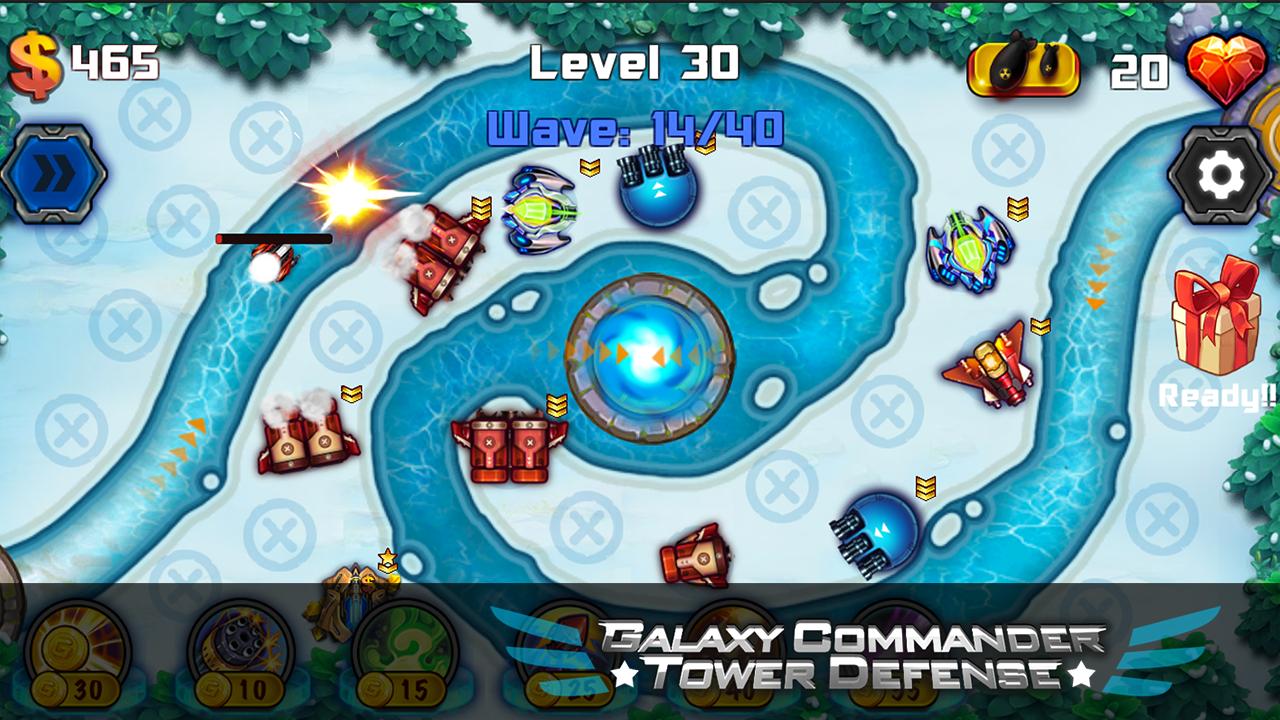Image resolution: width=1280 pixels, height=720 pixels.
Task: Tap the dollar coin money icon
Action: (x=35, y=62)
